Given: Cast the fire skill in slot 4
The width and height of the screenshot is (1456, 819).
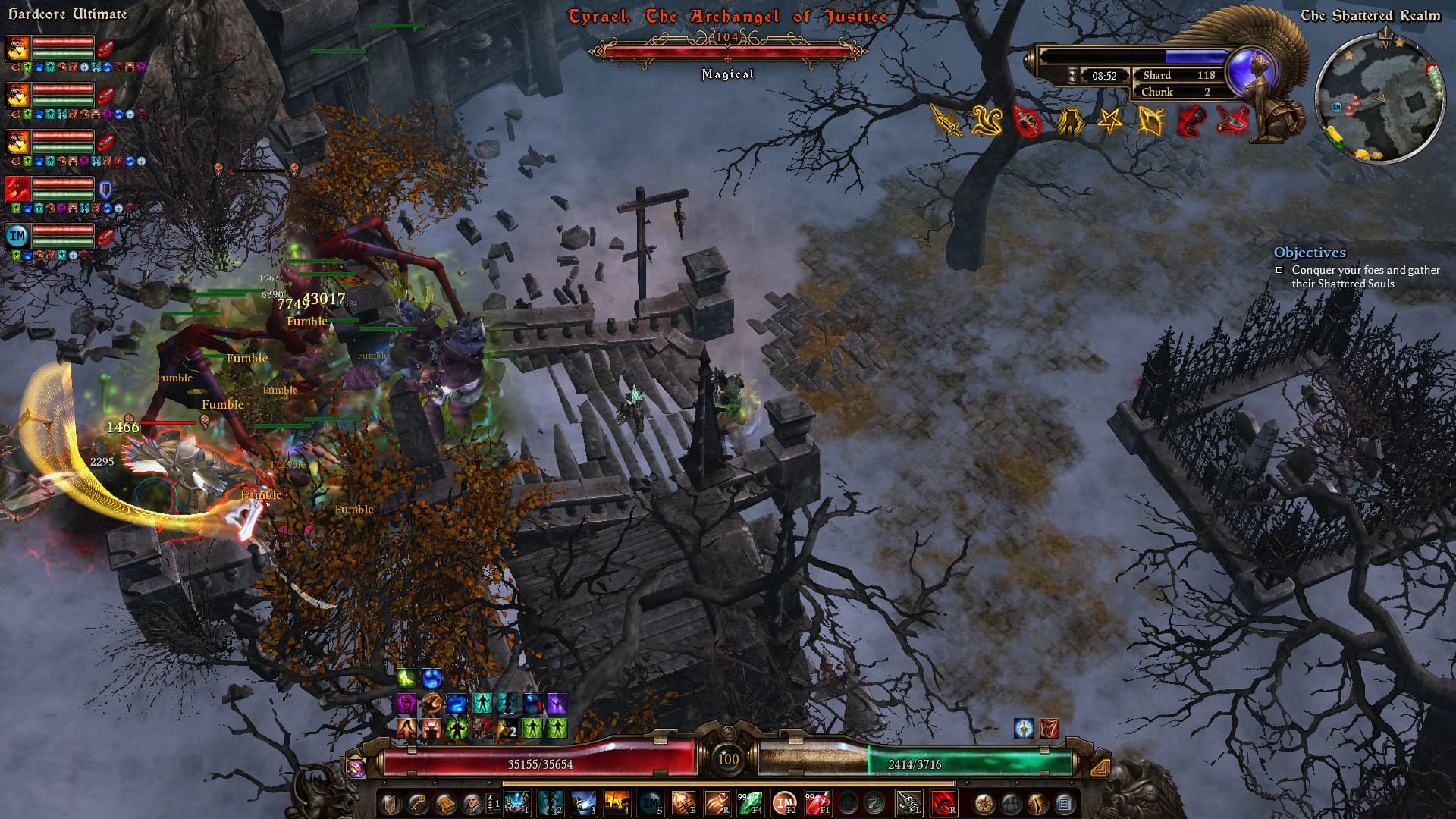Looking at the screenshot, I should point(616,802).
